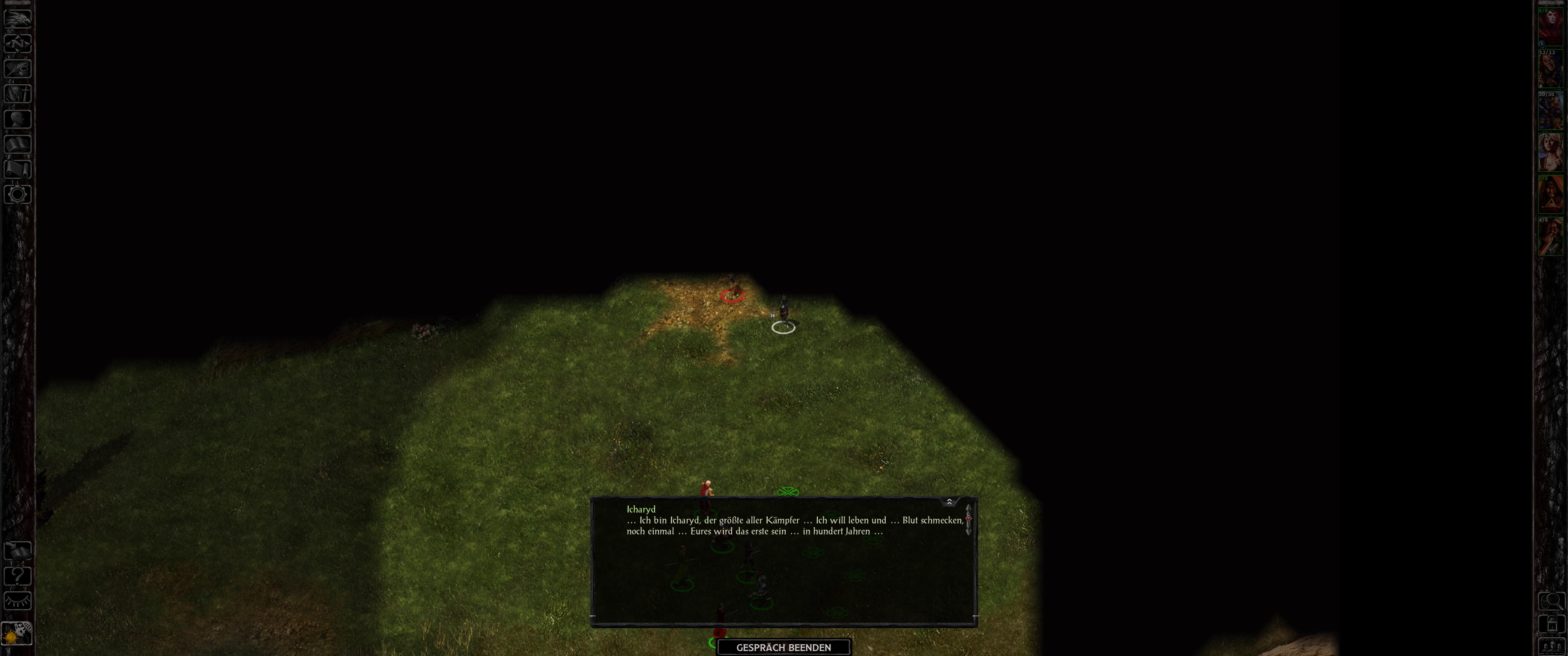The height and width of the screenshot is (656, 1568).
Task: Open the inventory screen with sword icon
Action: pos(18,94)
